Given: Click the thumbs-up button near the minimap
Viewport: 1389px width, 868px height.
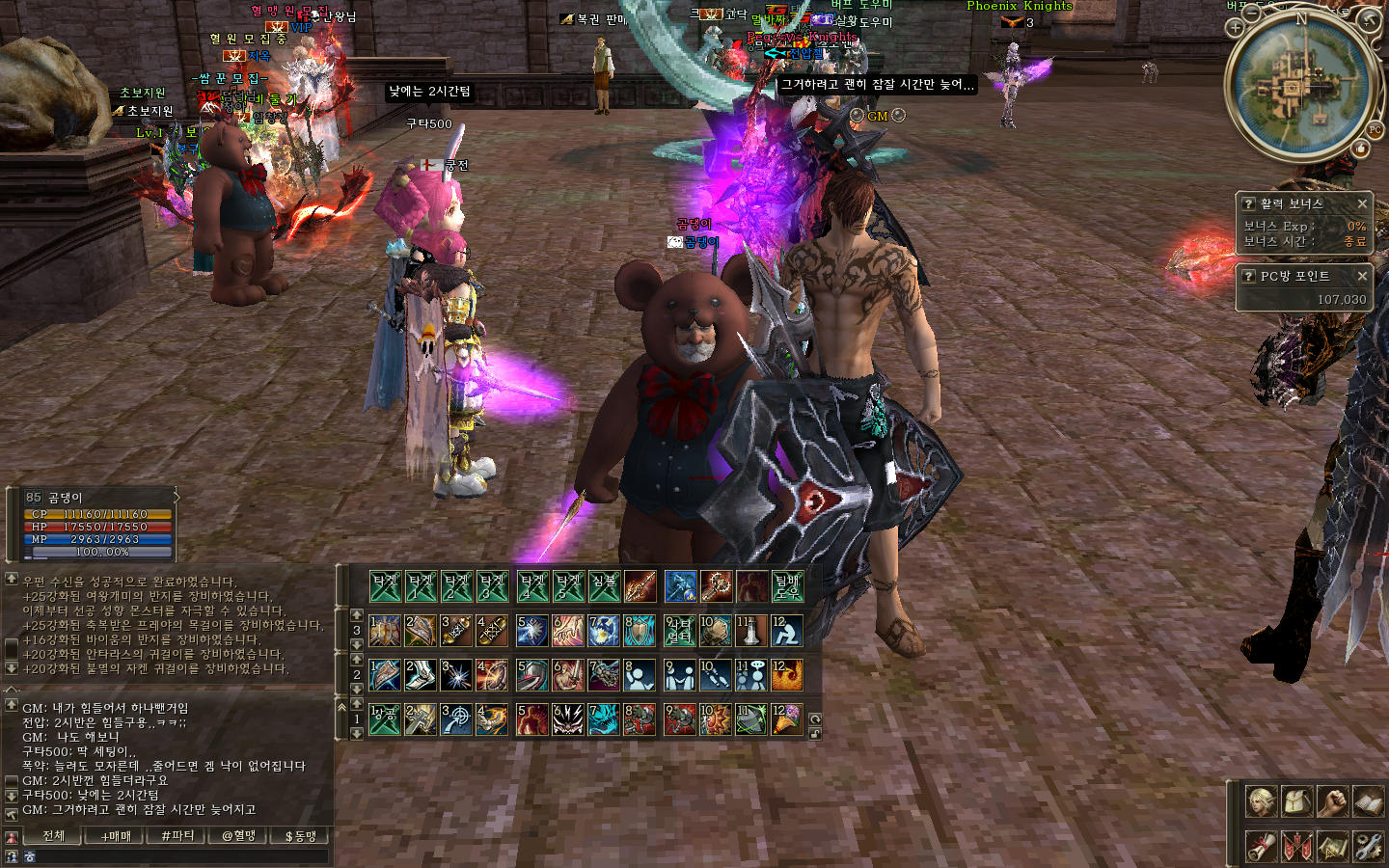Looking at the screenshot, I should [1360, 149].
